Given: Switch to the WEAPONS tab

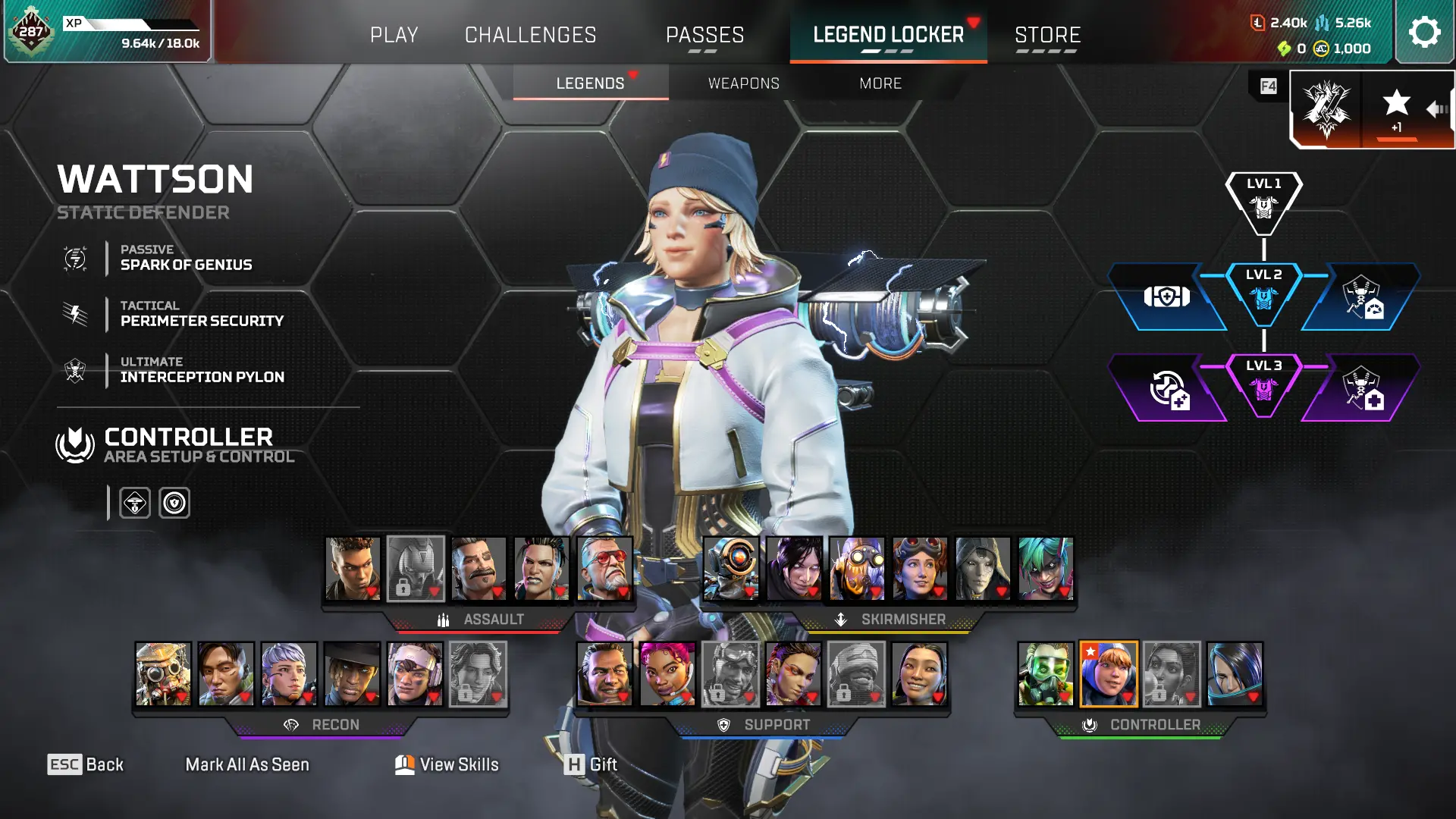Looking at the screenshot, I should [744, 83].
